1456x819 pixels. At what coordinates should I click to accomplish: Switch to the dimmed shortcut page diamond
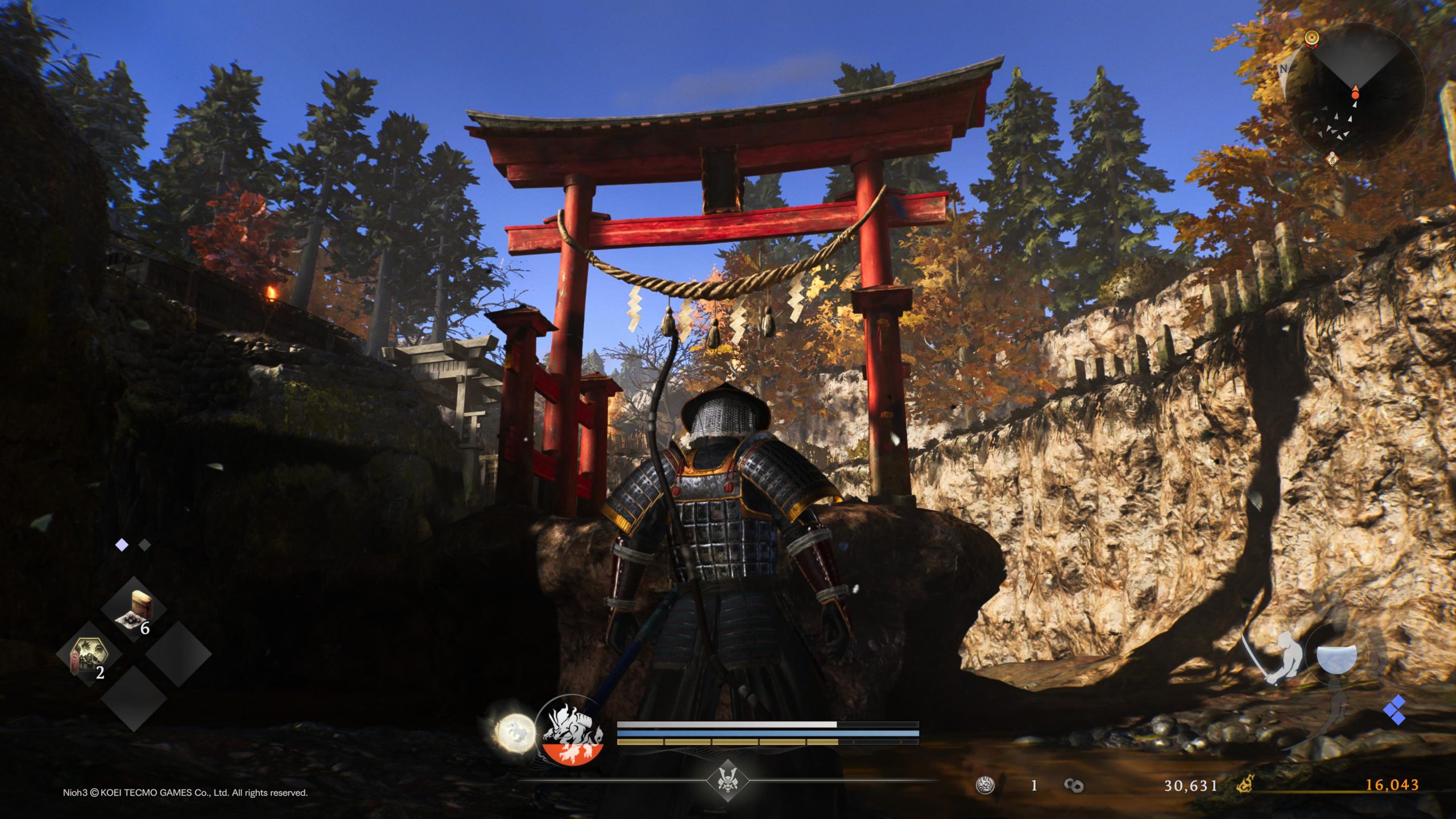[x=145, y=545]
